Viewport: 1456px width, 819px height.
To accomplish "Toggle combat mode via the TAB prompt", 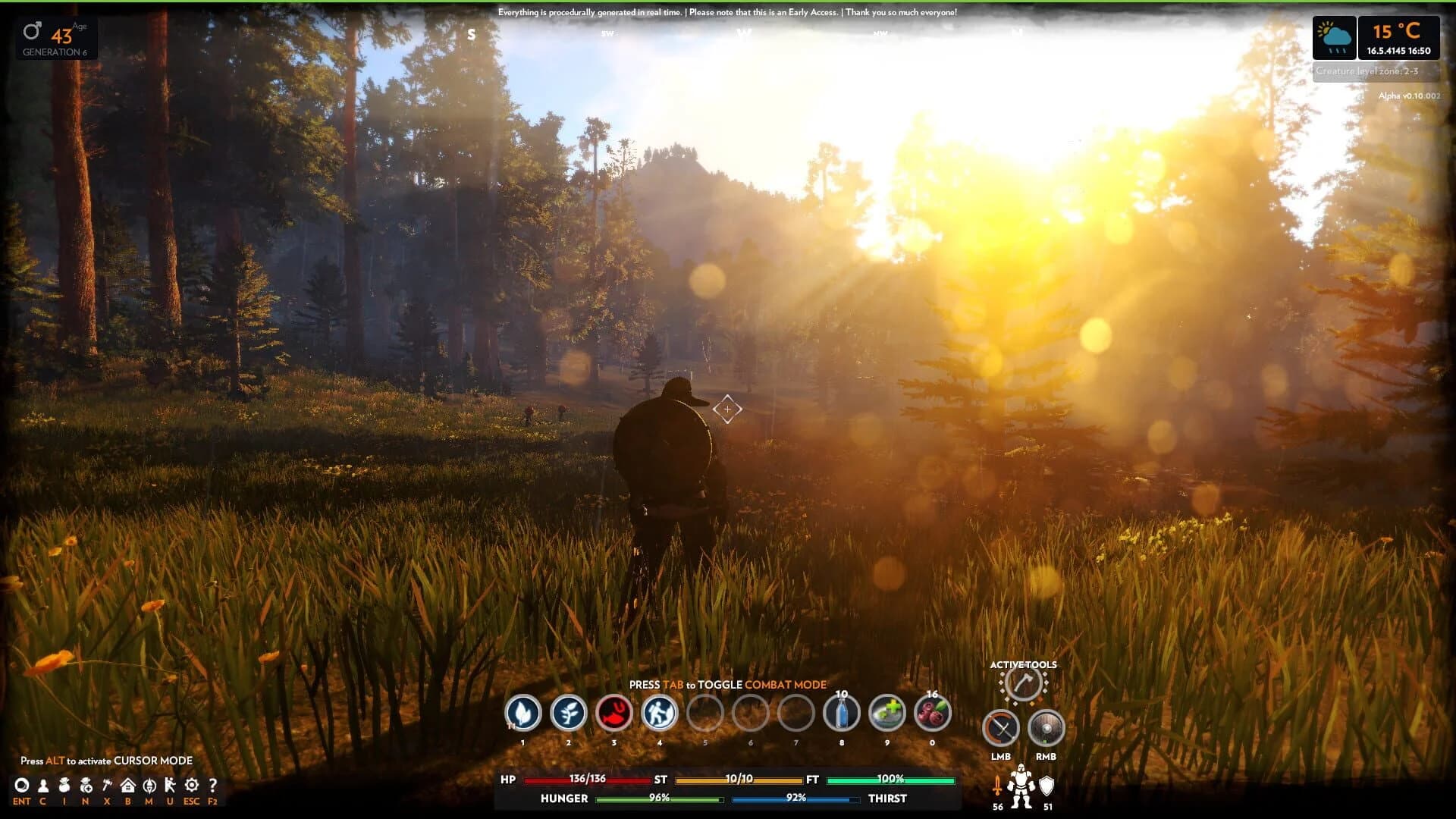I will point(726,684).
